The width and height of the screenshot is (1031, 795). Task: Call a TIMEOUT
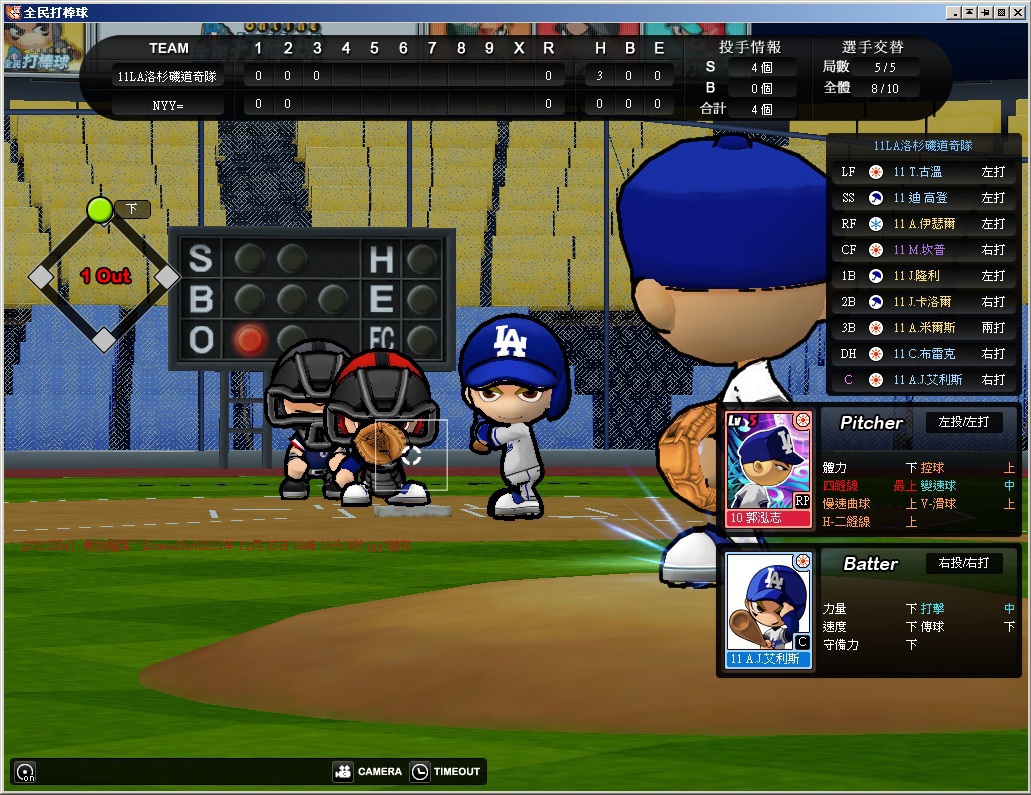point(446,771)
